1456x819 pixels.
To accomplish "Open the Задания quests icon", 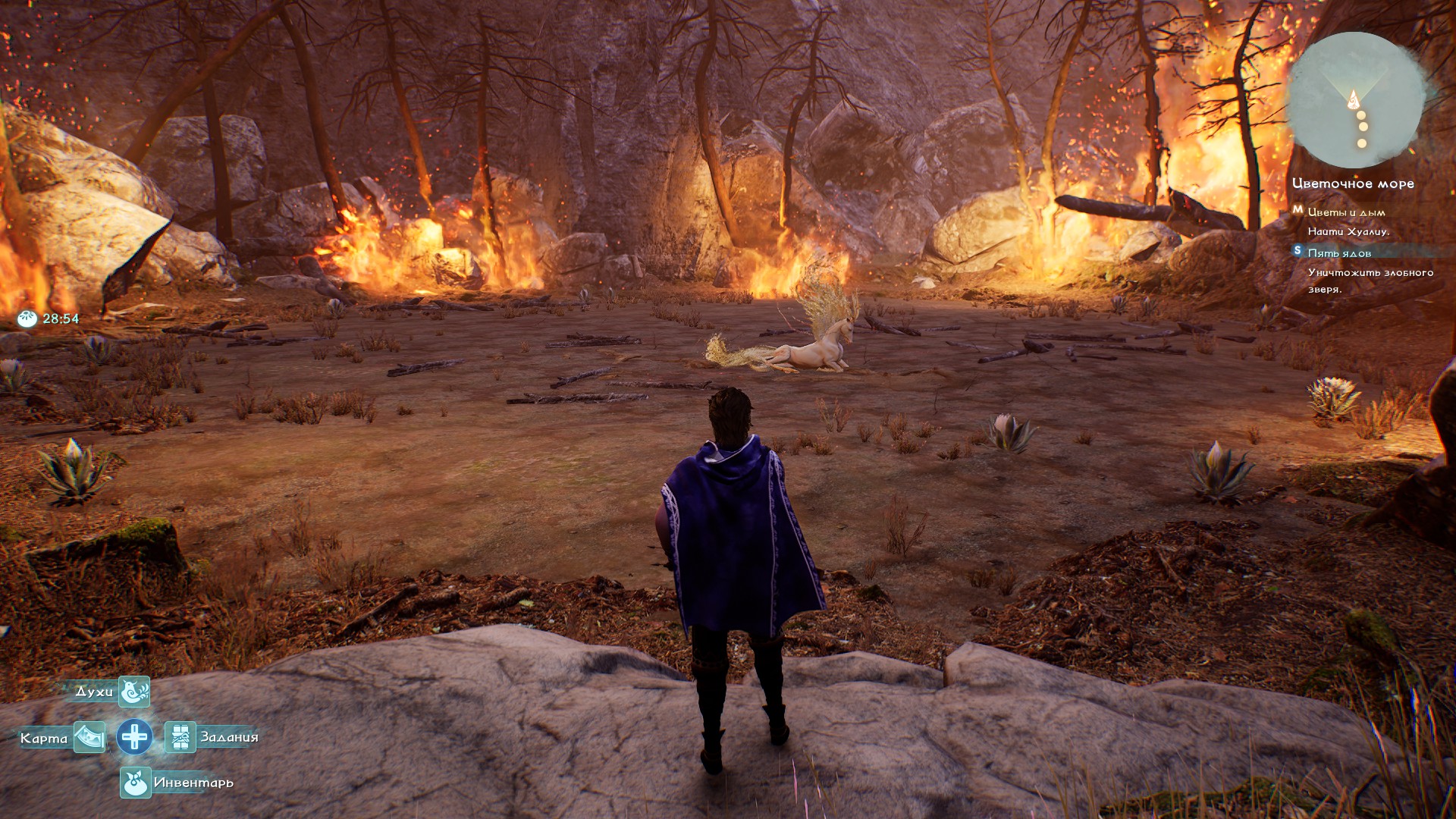I will (x=180, y=737).
